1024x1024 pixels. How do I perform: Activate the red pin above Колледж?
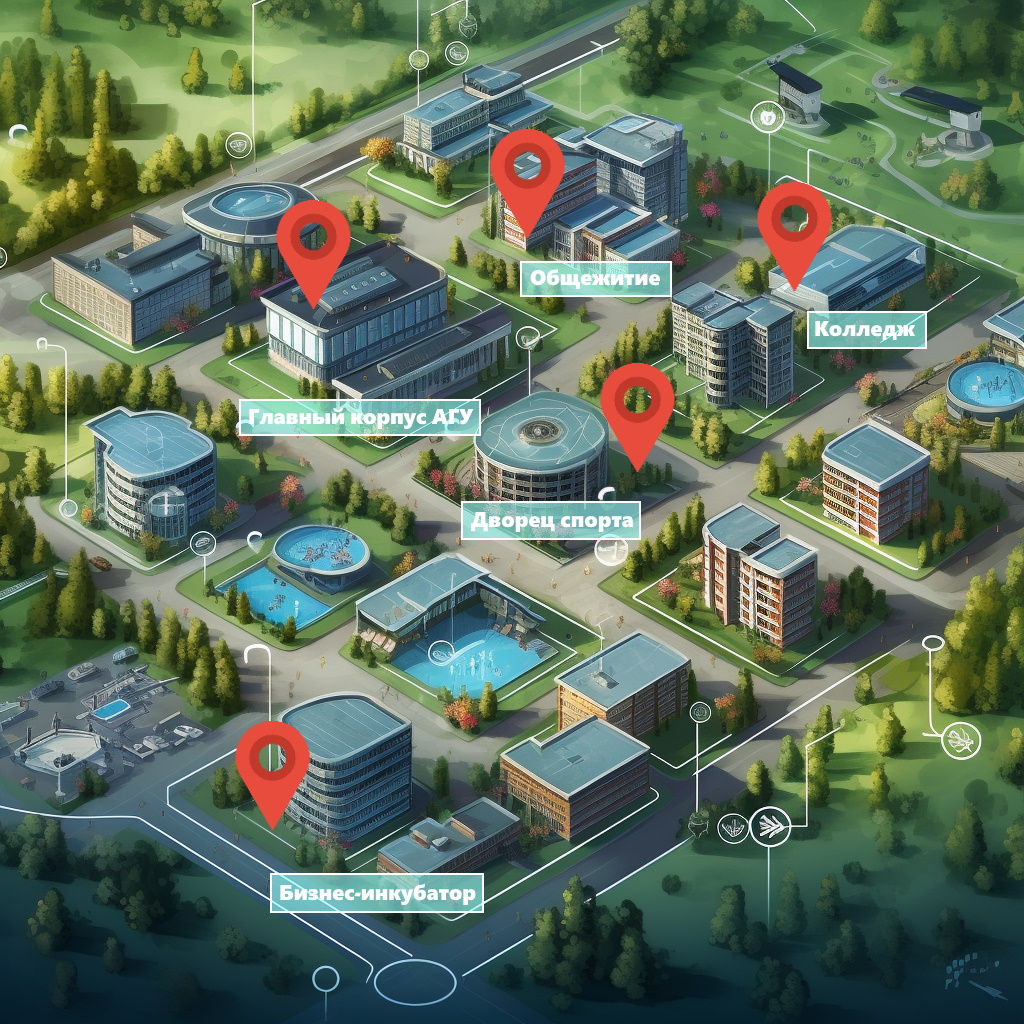pyautogui.click(x=794, y=223)
